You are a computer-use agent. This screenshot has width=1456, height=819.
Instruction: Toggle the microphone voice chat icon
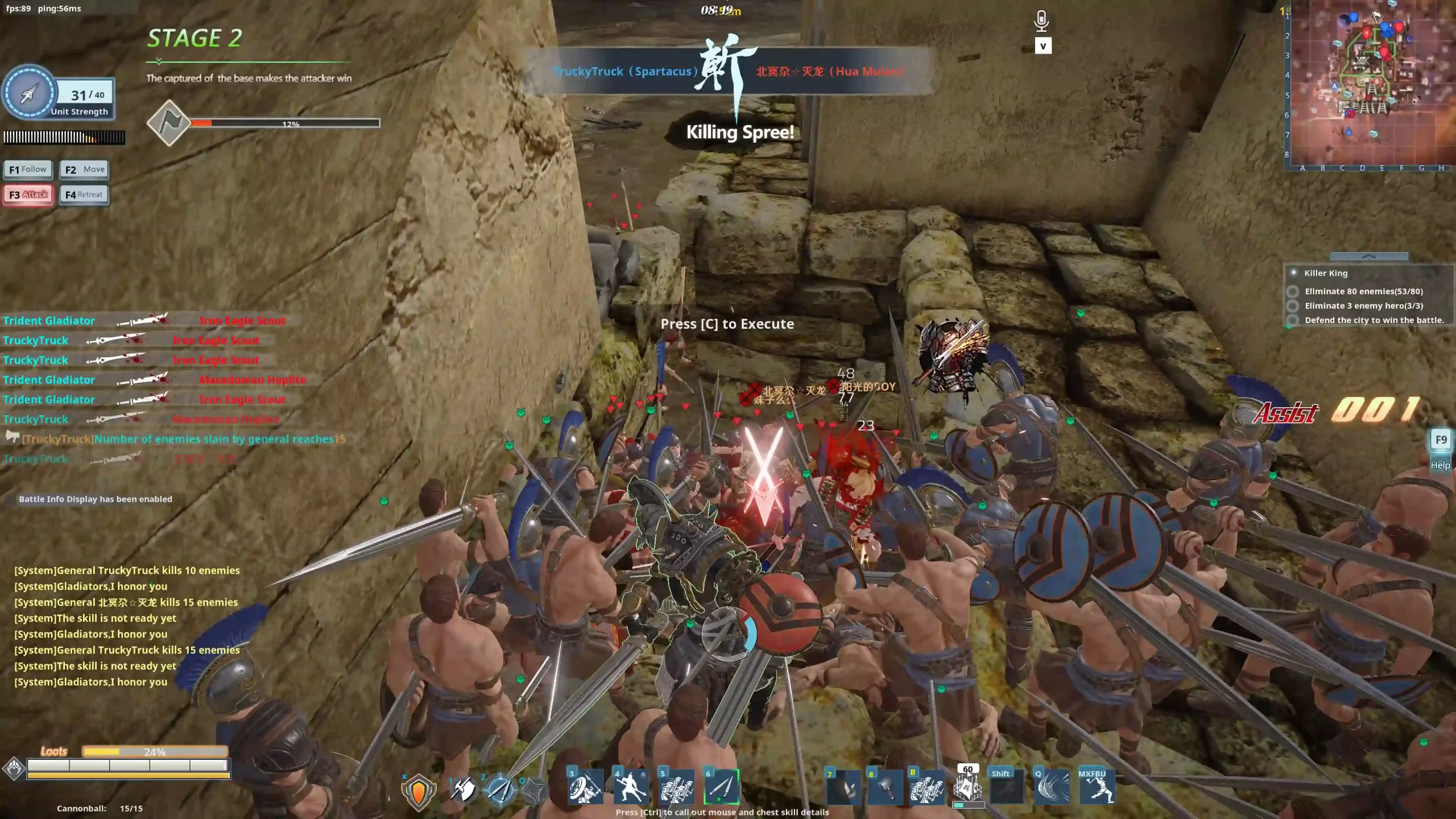(1041, 22)
